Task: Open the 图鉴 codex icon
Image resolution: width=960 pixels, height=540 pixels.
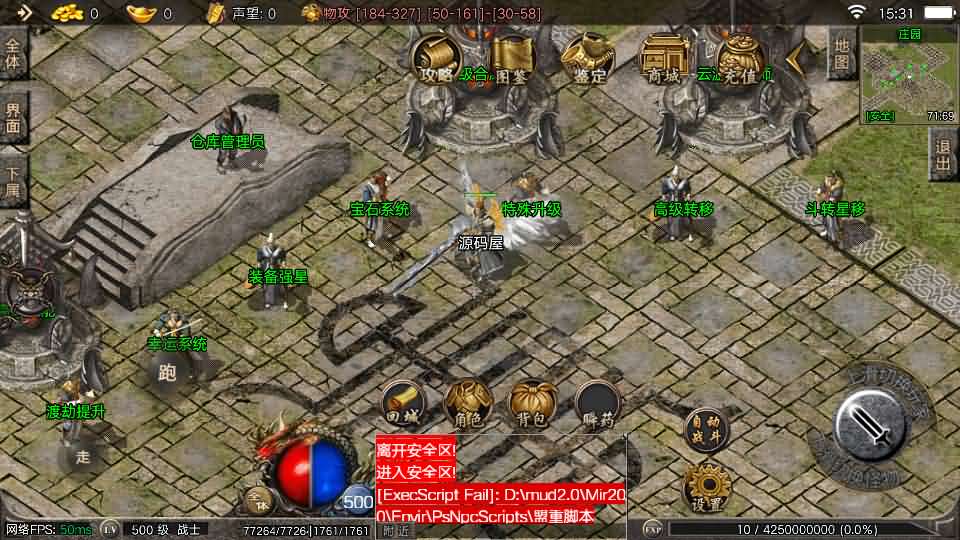Action: point(511,59)
